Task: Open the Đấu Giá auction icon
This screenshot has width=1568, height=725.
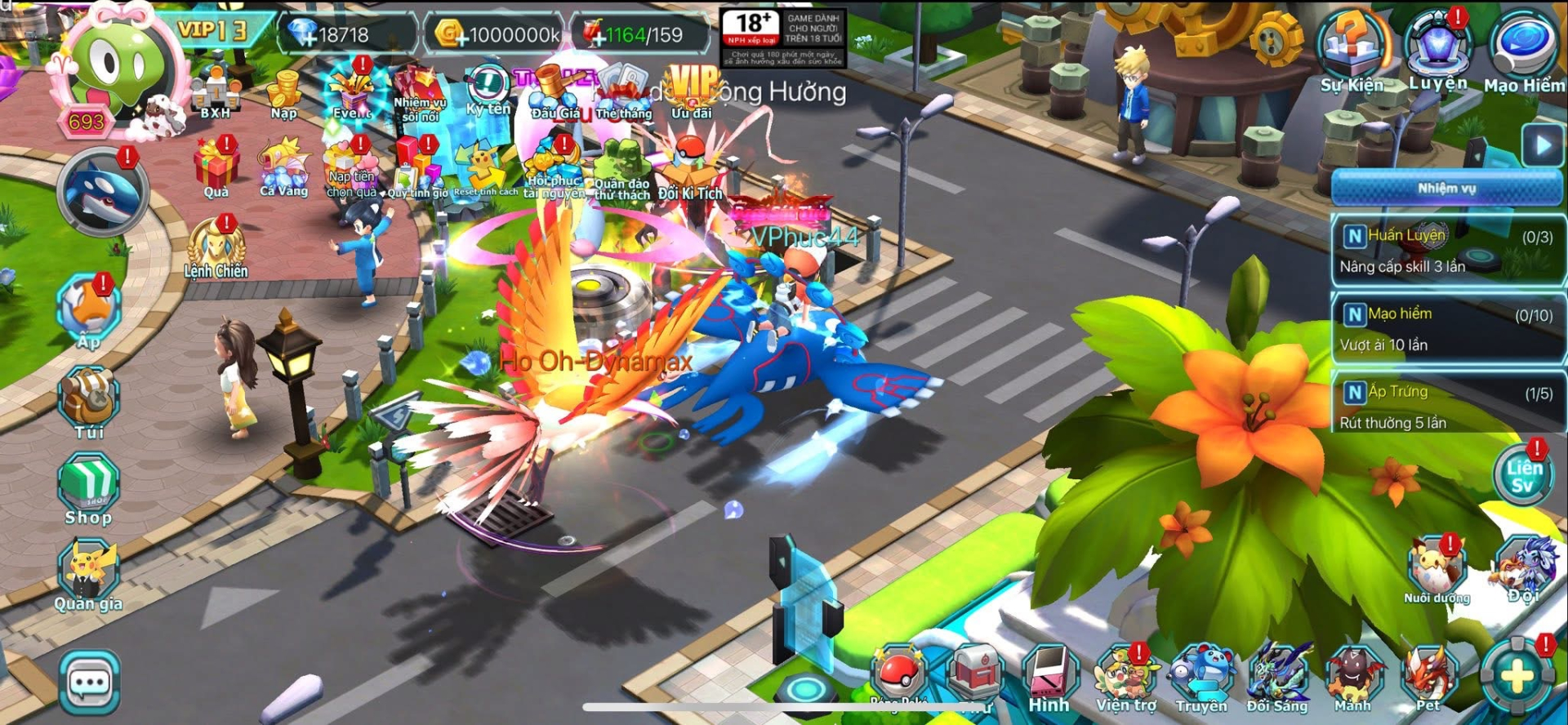Action: tap(555, 91)
